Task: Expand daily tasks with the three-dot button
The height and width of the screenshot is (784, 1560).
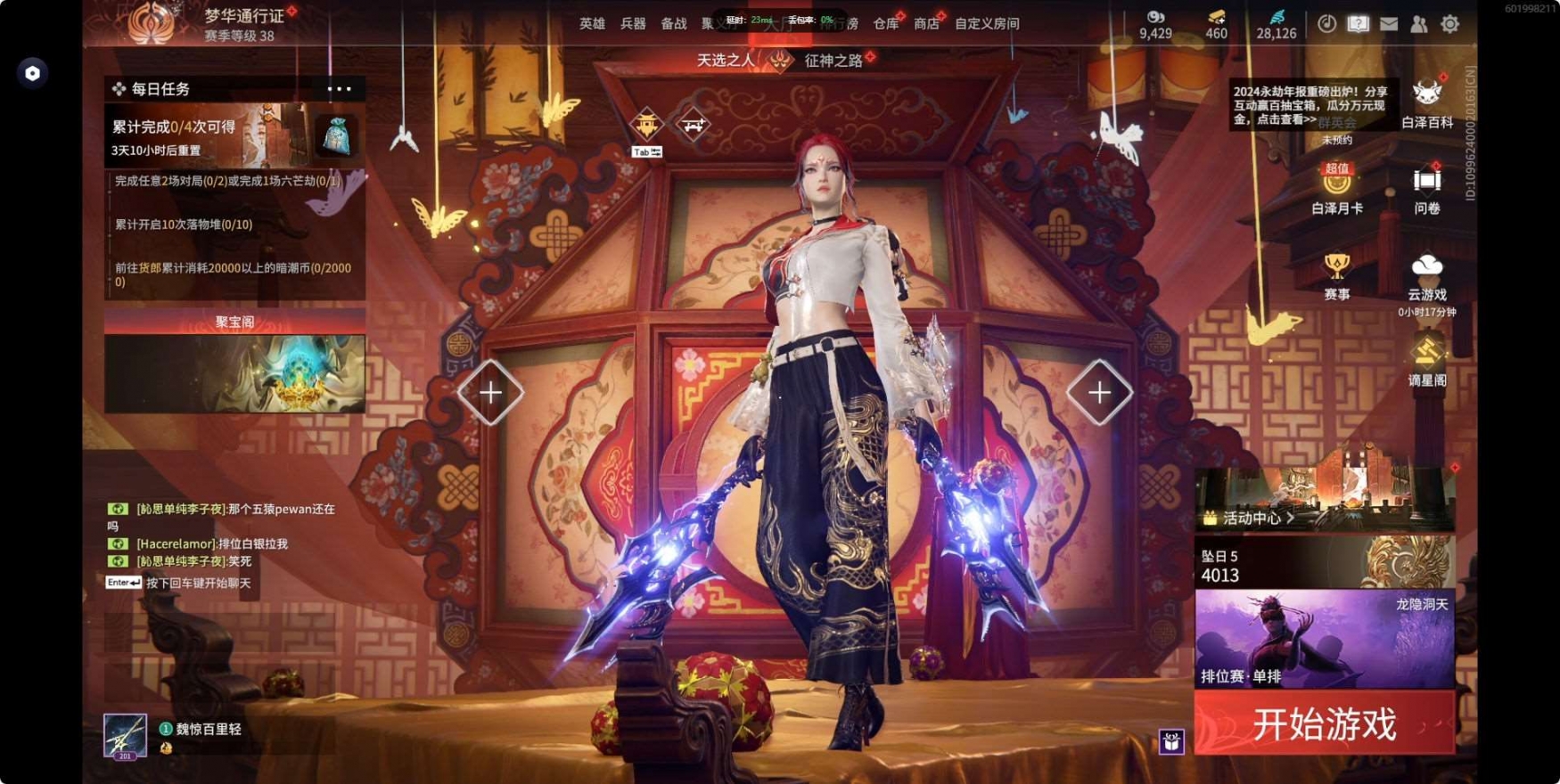Action: point(340,89)
